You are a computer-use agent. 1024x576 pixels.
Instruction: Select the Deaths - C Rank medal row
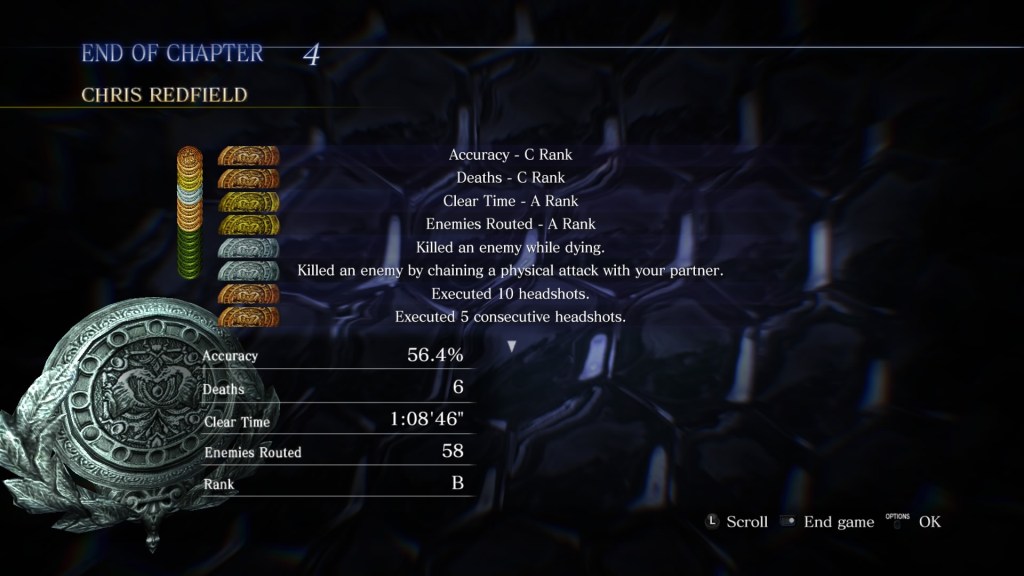[x=510, y=178]
